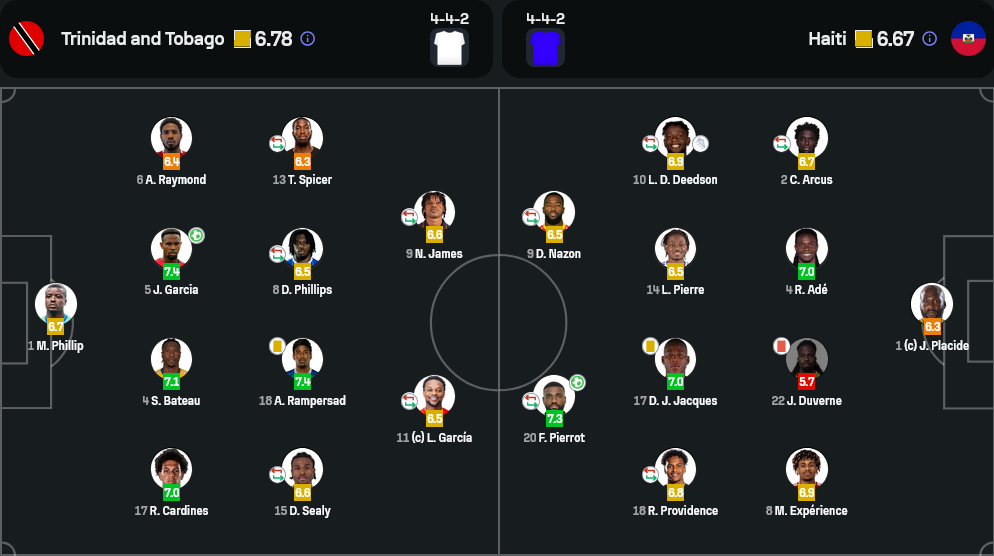The height and width of the screenshot is (556, 994).
Task: Open F. Pierrot's player card
Action: pyautogui.click(x=554, y=397)
